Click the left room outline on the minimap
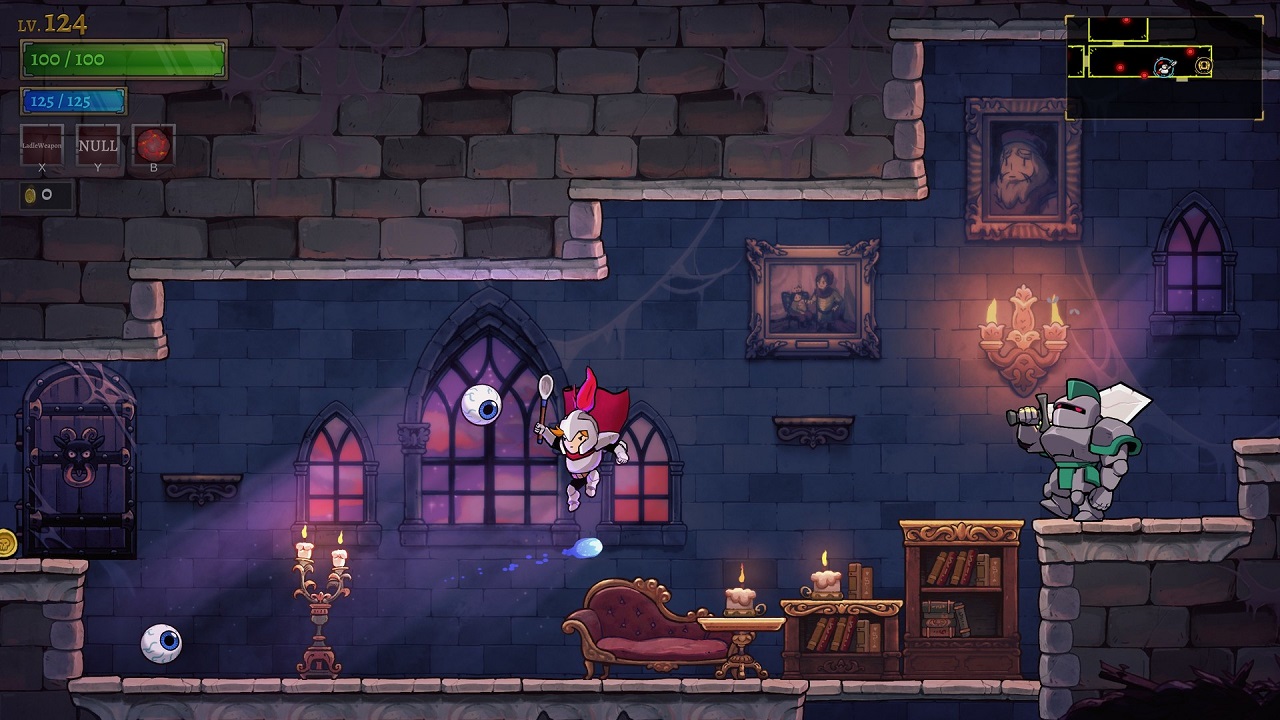The width and height of the screenshot is (1280, 720). point(1075,61)
